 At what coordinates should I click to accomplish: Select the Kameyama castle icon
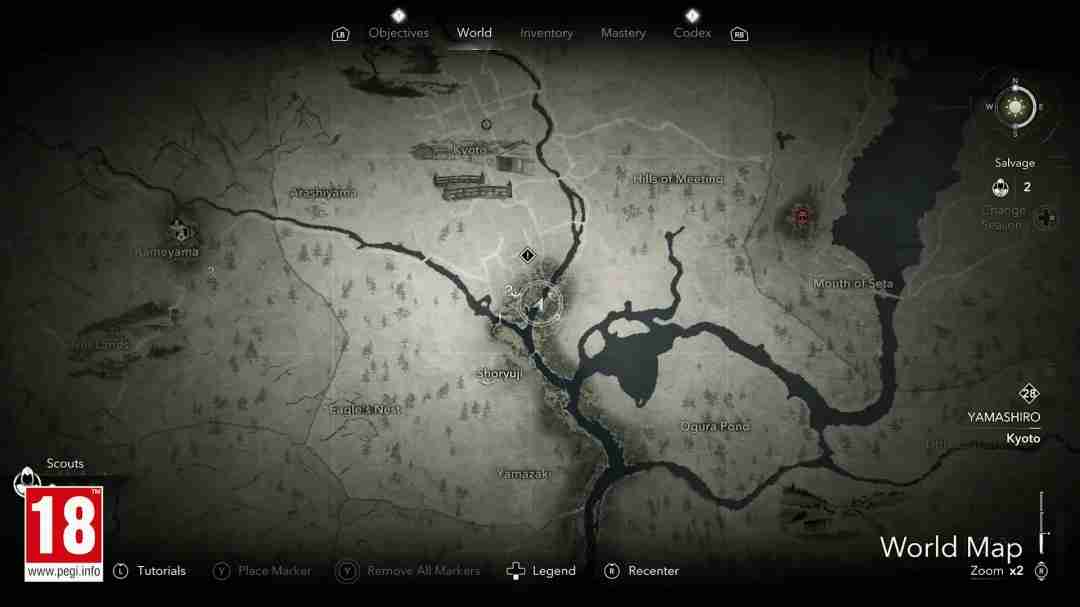pyautogui.click(x=178, y=228)
